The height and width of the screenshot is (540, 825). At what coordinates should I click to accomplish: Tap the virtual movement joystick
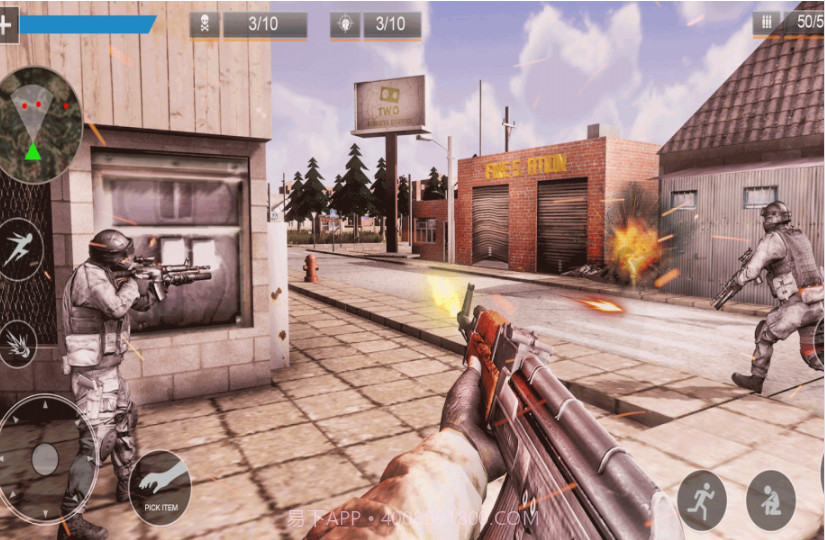pyautogui.click(x=46, y=459)
